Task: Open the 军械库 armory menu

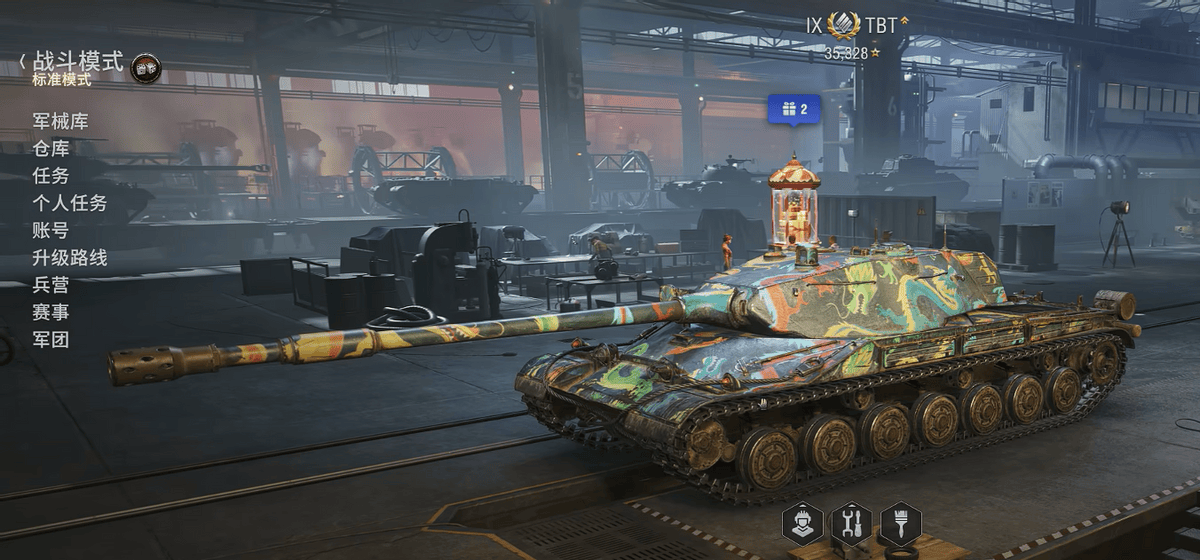Action: (60, 122)
